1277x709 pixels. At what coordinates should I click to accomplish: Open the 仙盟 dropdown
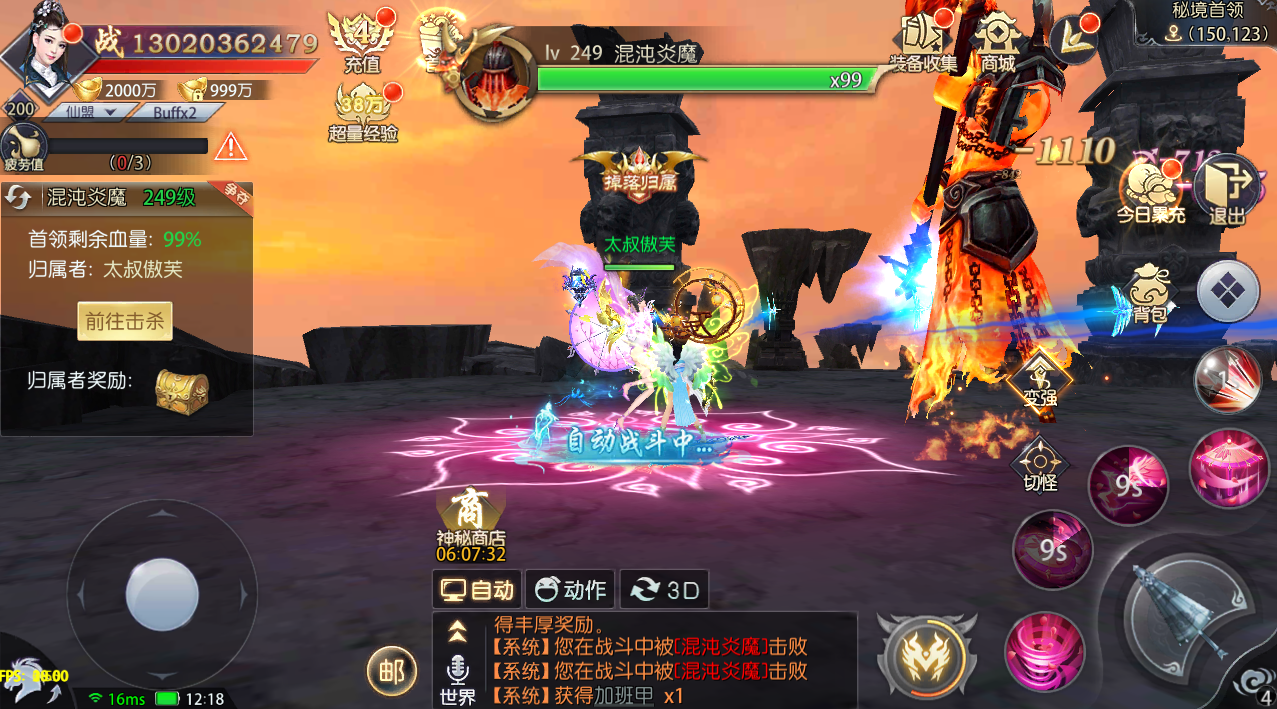pyautogui.click(x=87, y=112)
